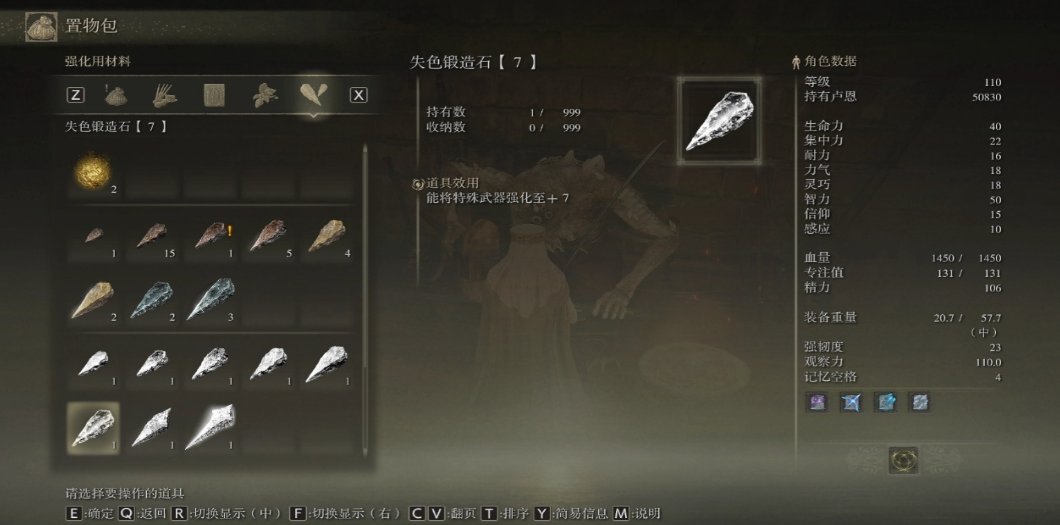Open the leaf herb category tab

point(264,96)
